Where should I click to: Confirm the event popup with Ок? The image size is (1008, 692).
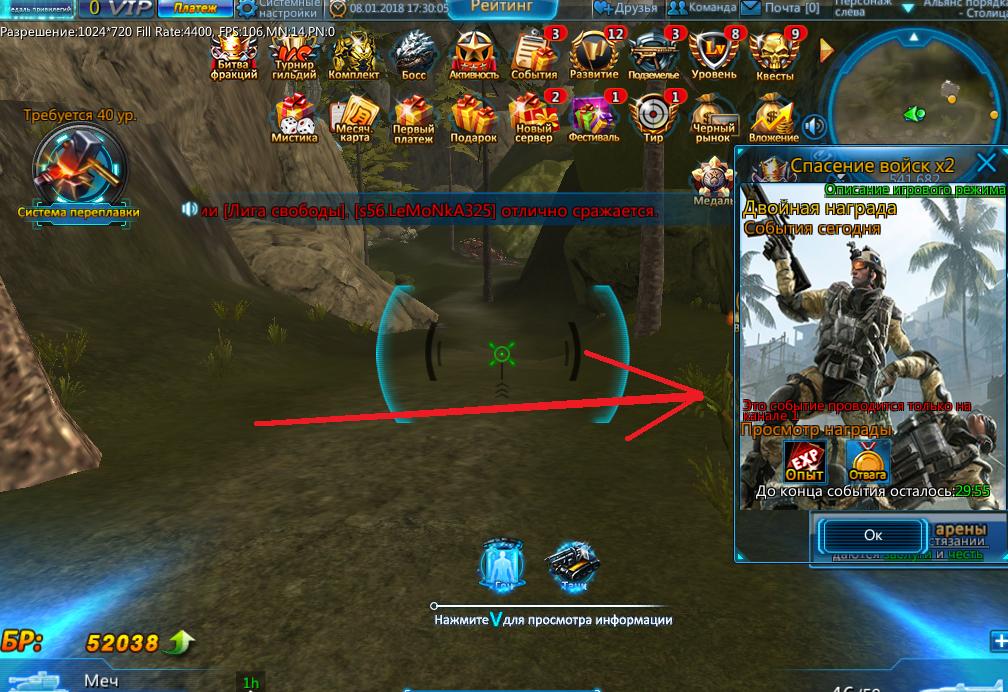(x=872, y=535)
